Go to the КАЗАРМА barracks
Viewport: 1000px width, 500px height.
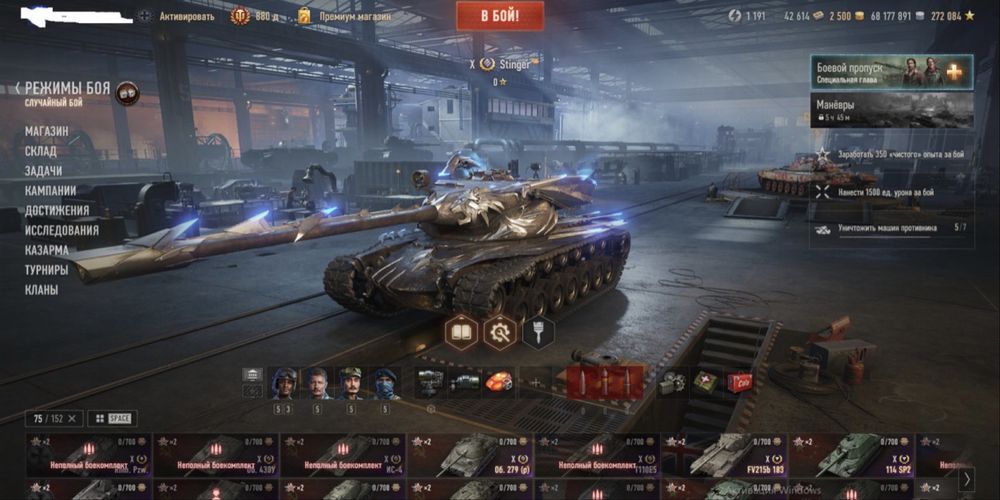point(47,250)
